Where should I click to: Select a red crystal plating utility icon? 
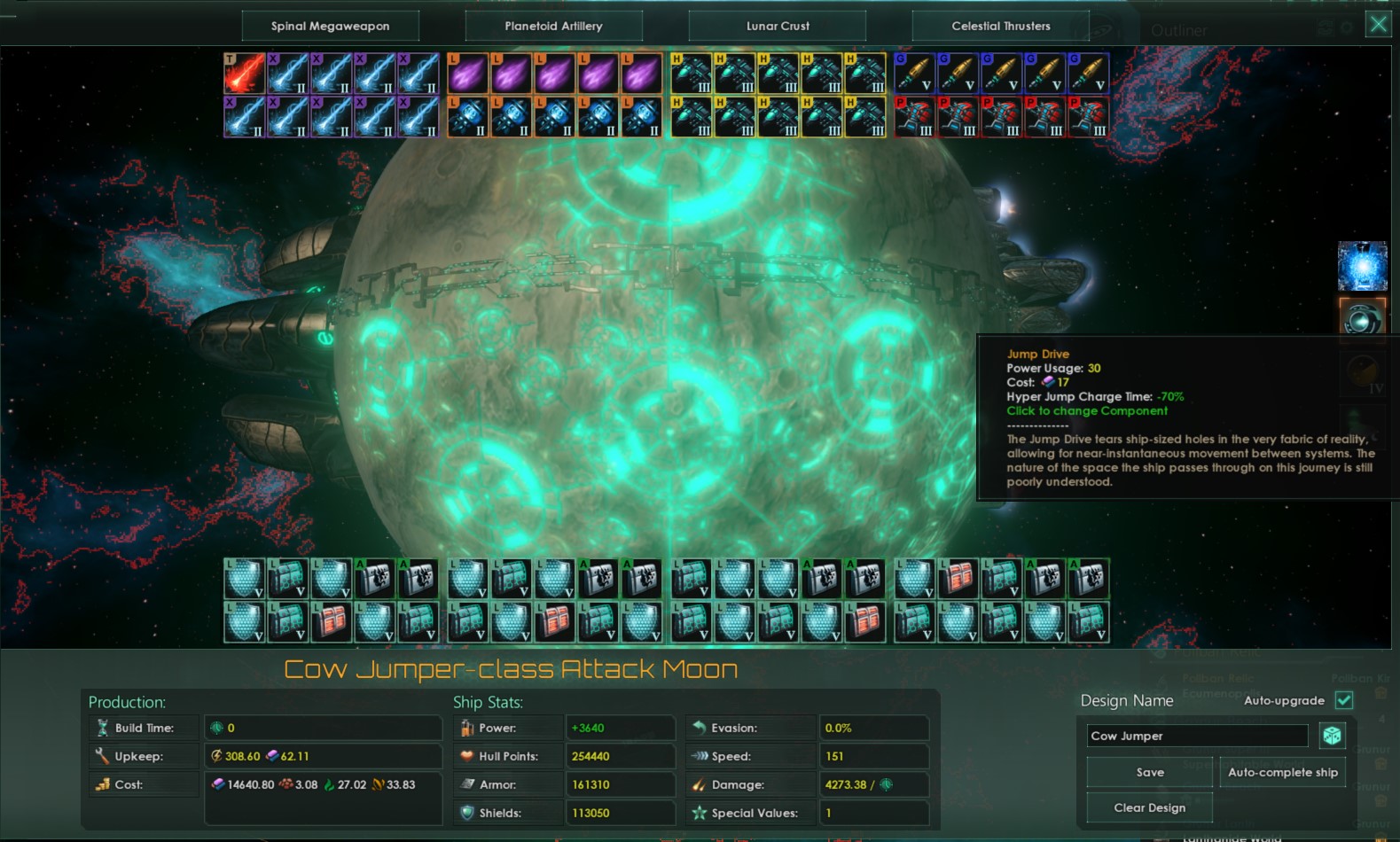[x=332, y=620]
